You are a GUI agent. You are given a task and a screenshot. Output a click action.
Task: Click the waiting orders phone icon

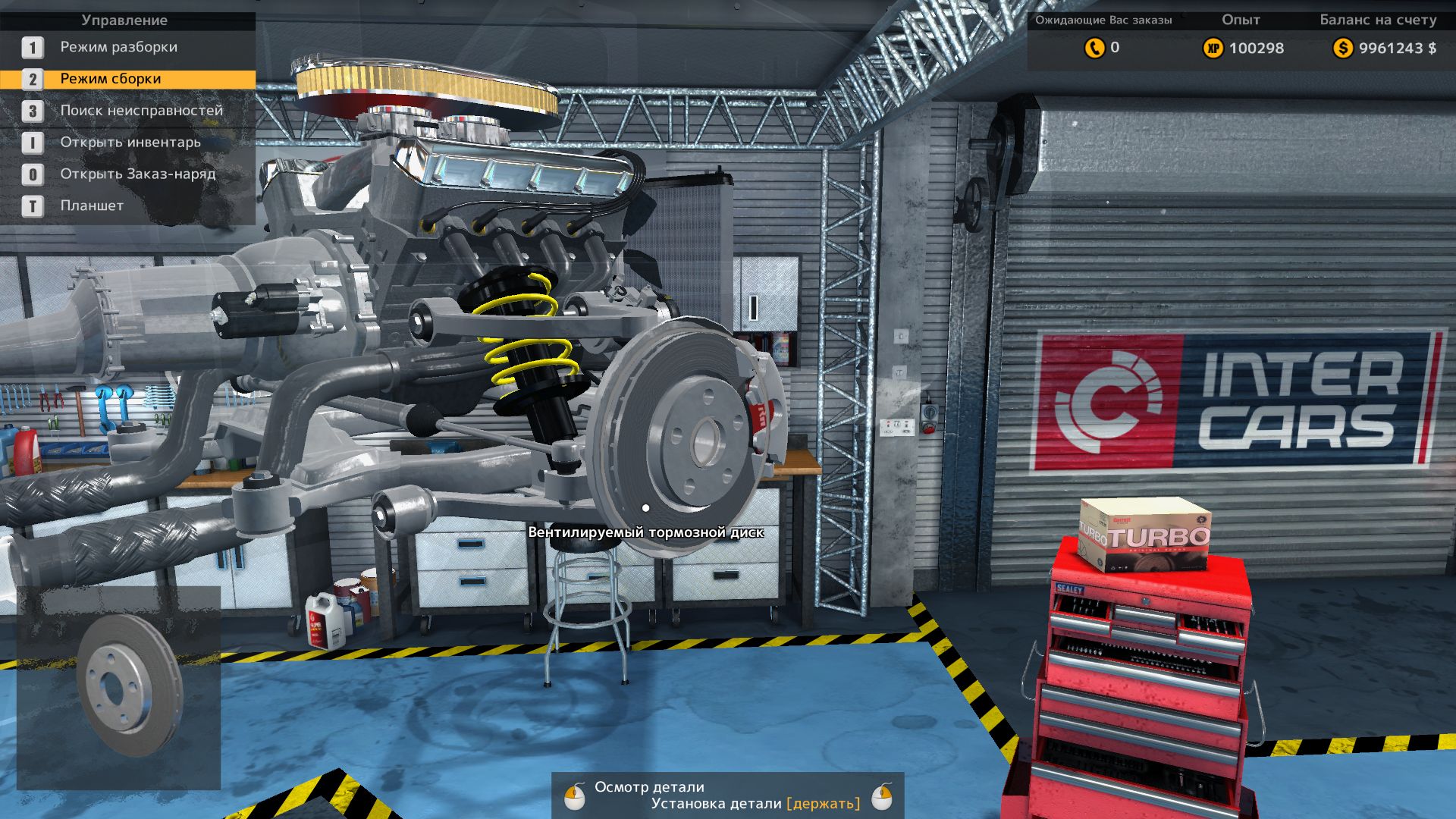(1094, 48)
